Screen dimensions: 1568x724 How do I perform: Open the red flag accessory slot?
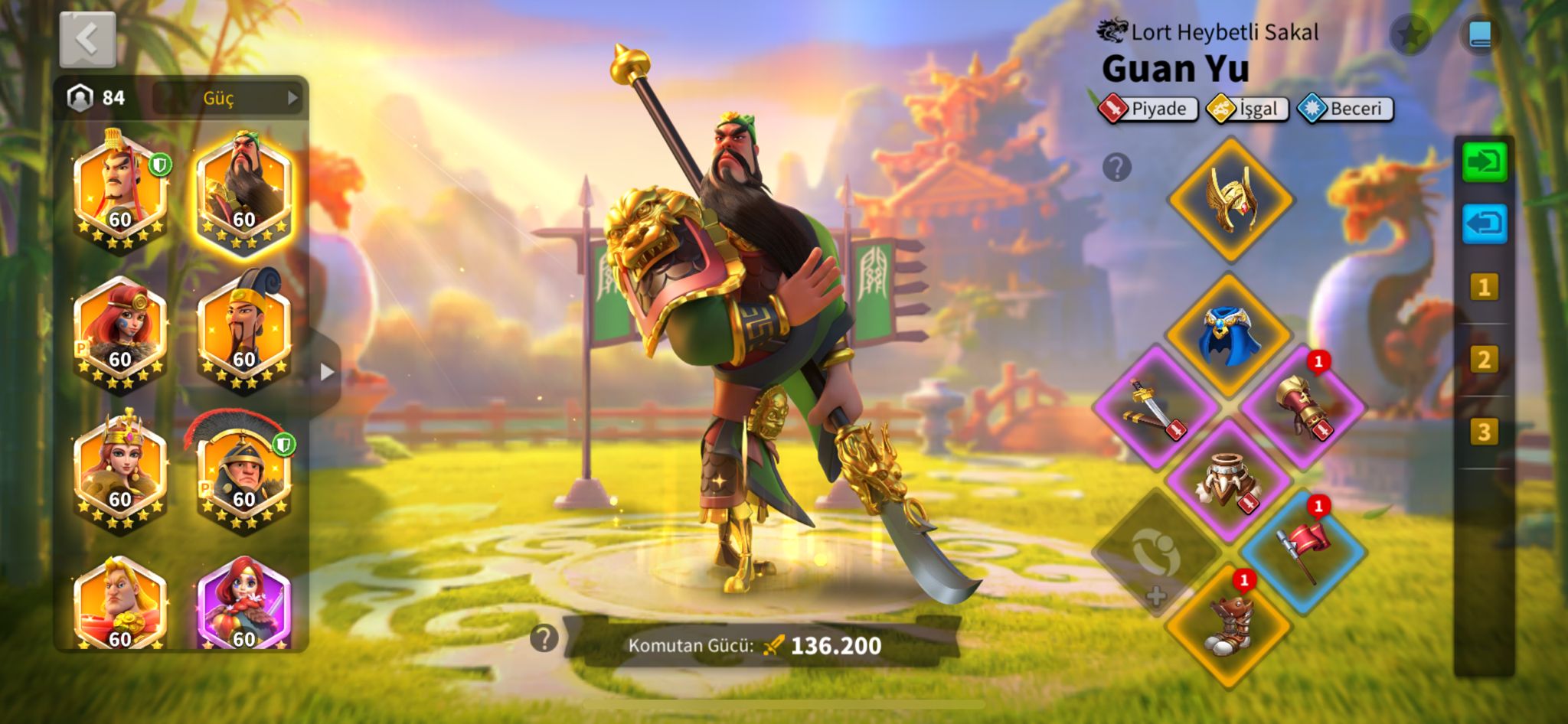(1303, 551)
